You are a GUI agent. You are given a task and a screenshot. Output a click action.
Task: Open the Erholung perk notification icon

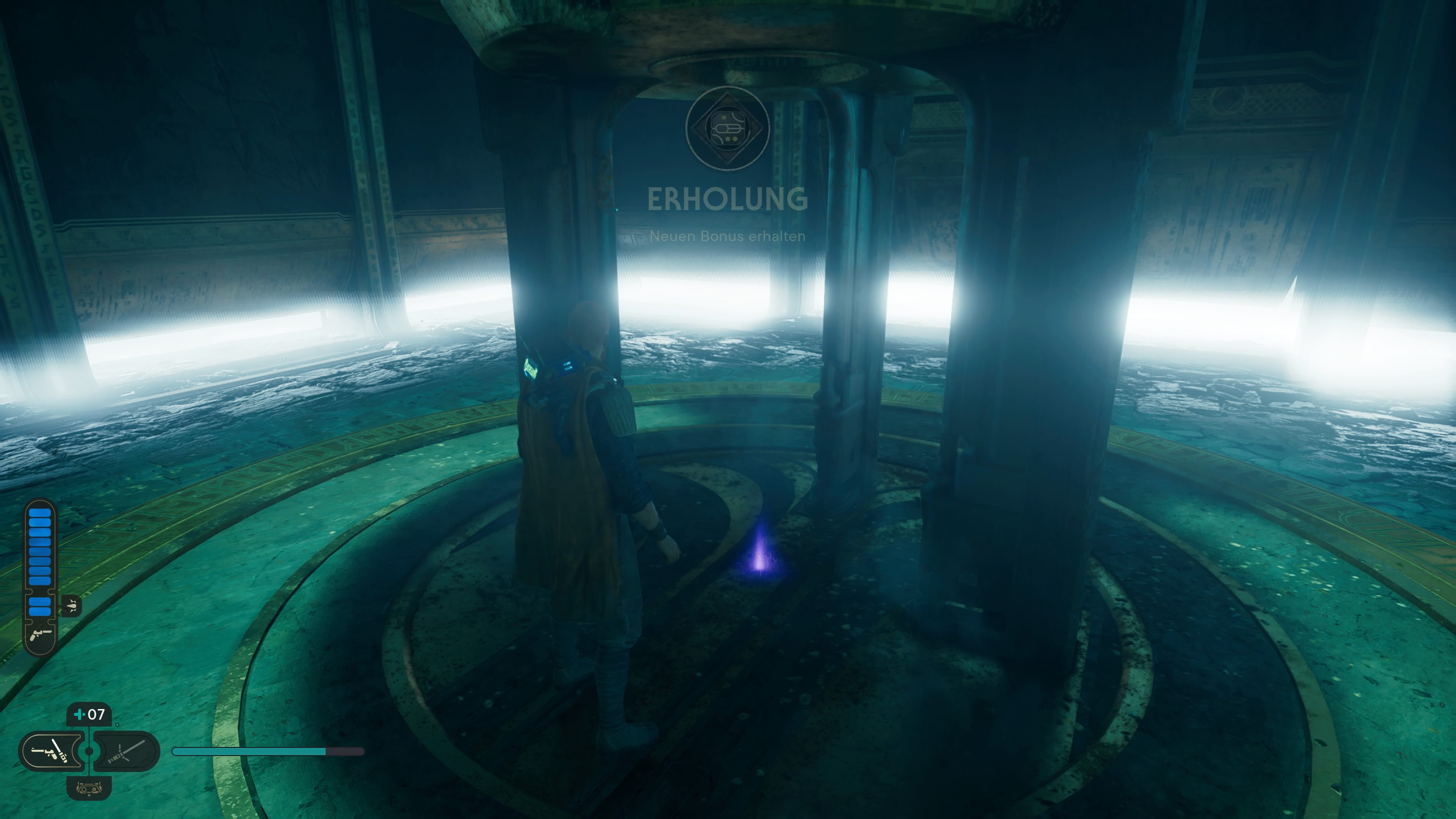tap(728, 128)
